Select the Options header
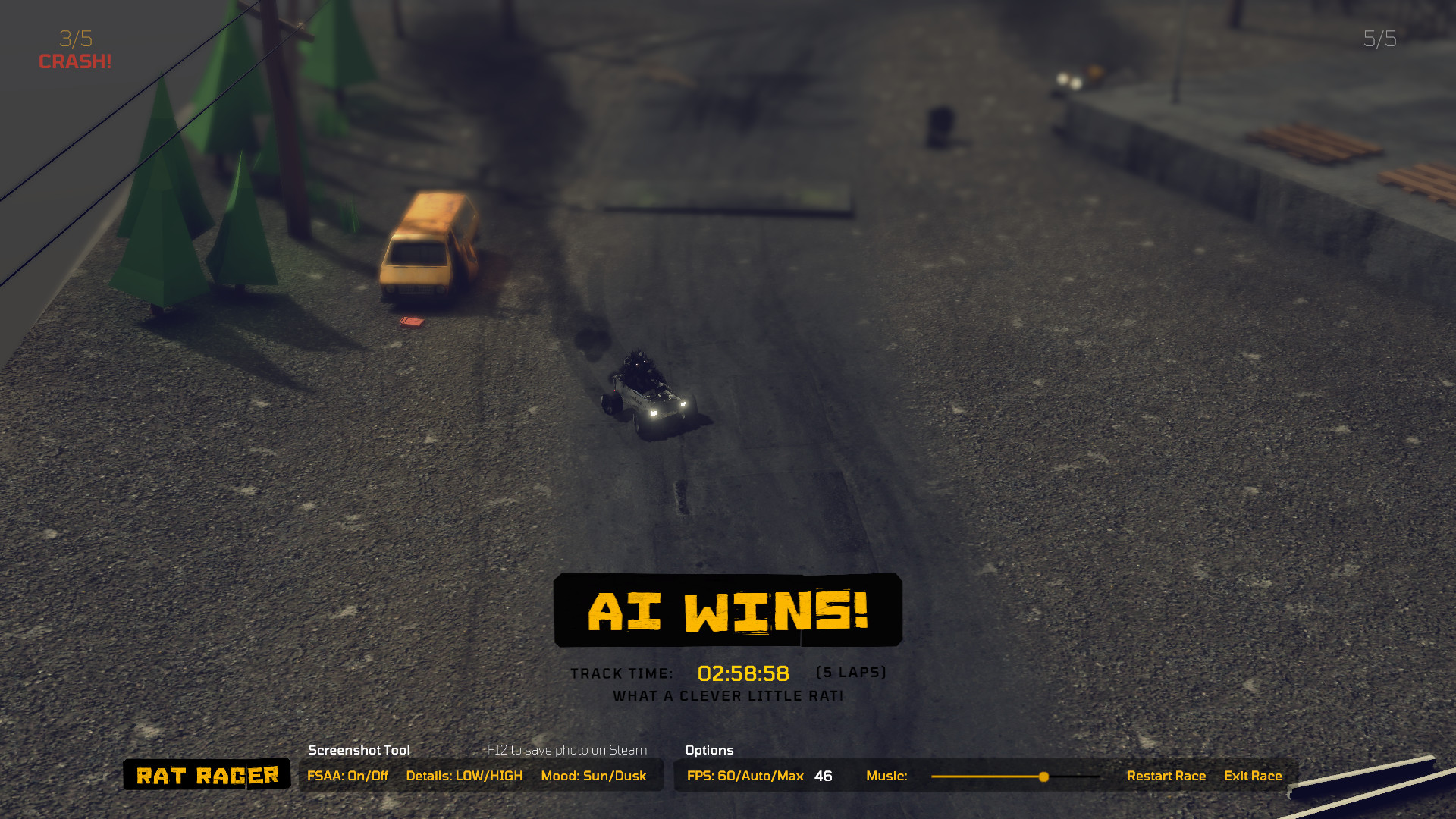 click(x=708, y=750)
